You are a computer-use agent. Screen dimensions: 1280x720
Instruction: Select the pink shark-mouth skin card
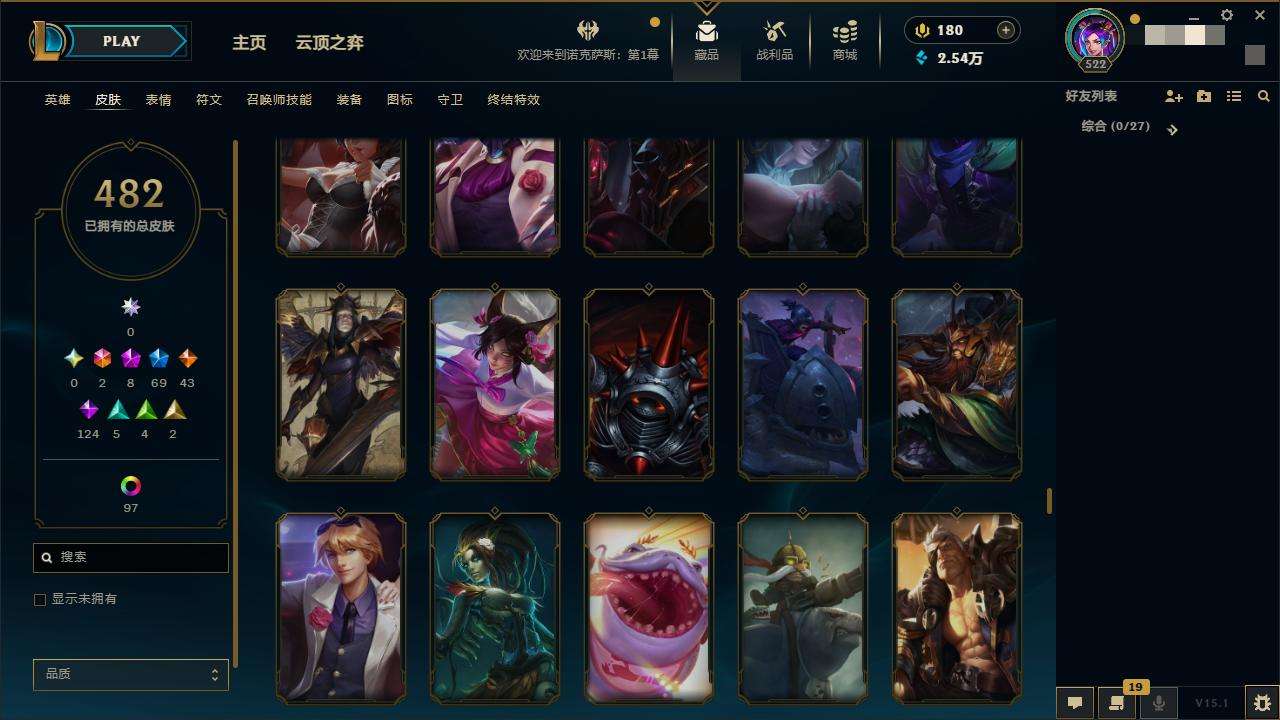point(648,607)
